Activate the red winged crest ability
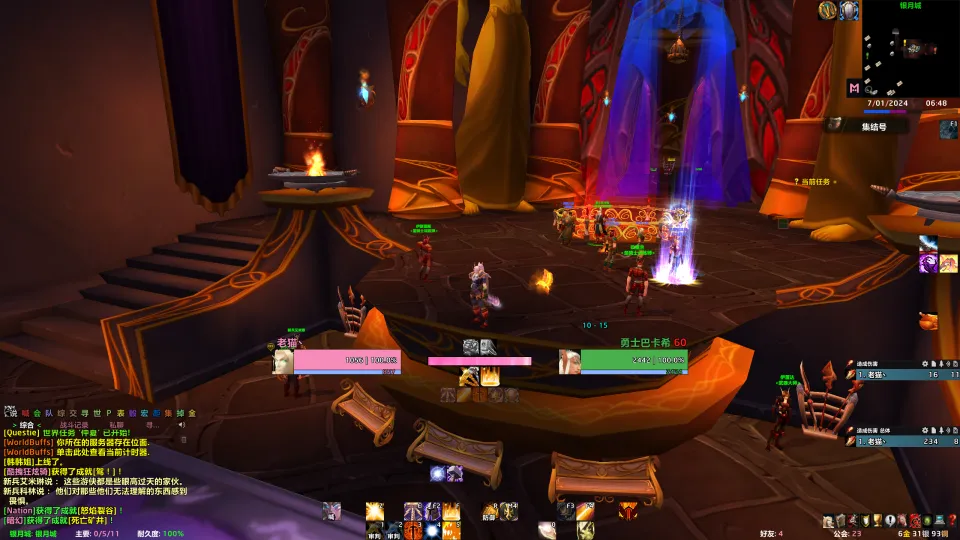The image size is (960, 540). (x=628, y=510)
